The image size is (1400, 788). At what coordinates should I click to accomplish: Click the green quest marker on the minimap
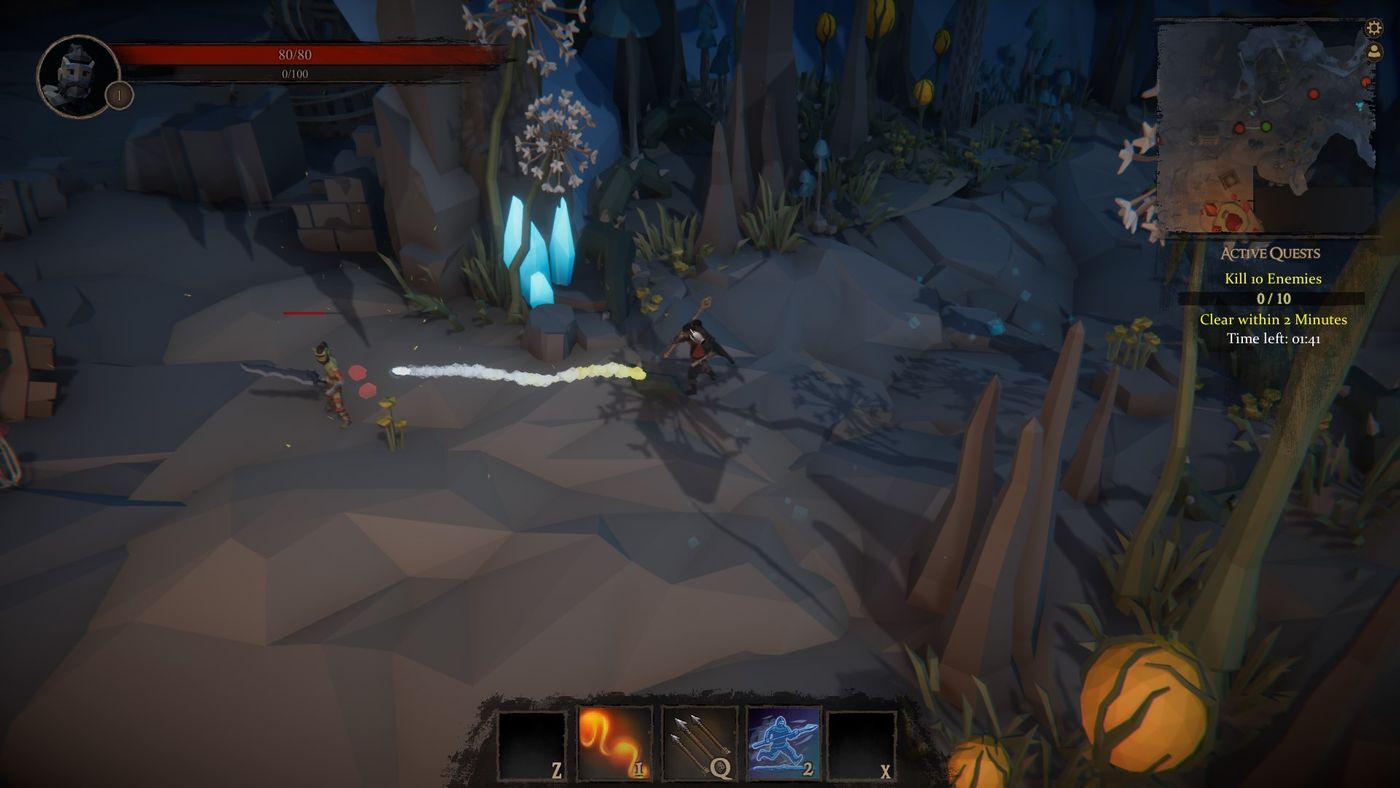[x=1265, y=127]
